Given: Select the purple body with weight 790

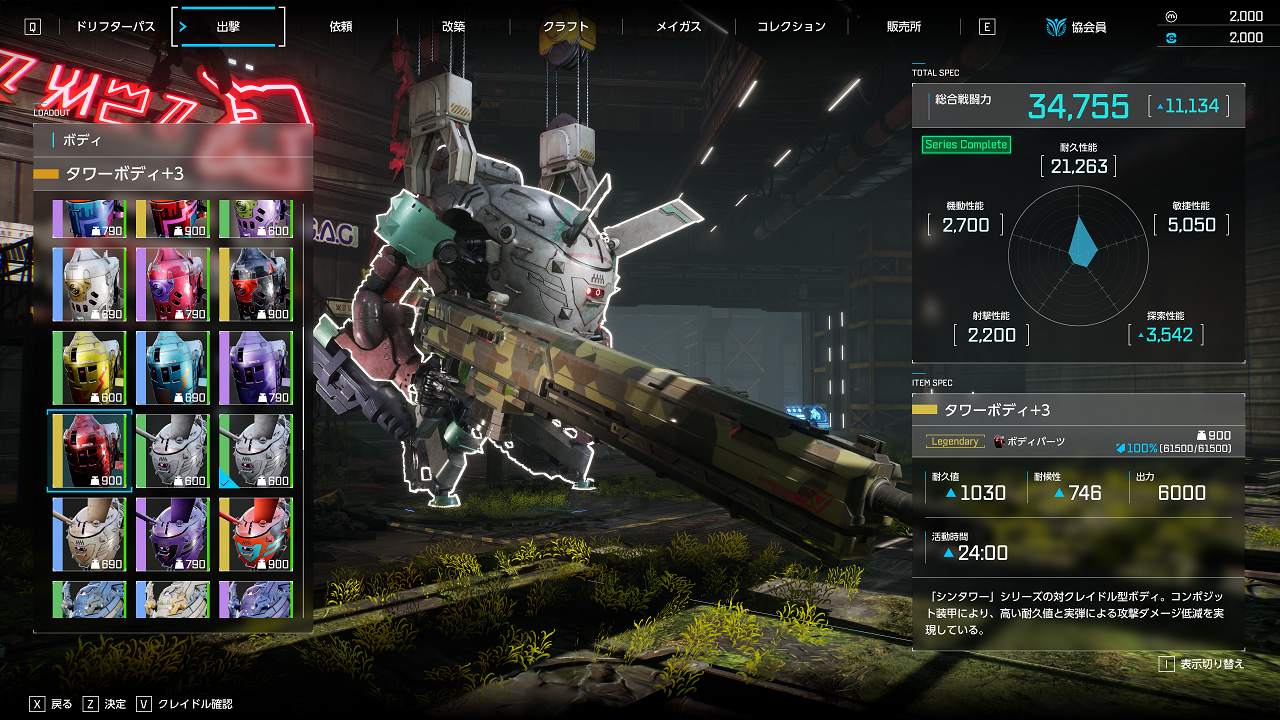Looking at the screenshot, I should [256, 368].
